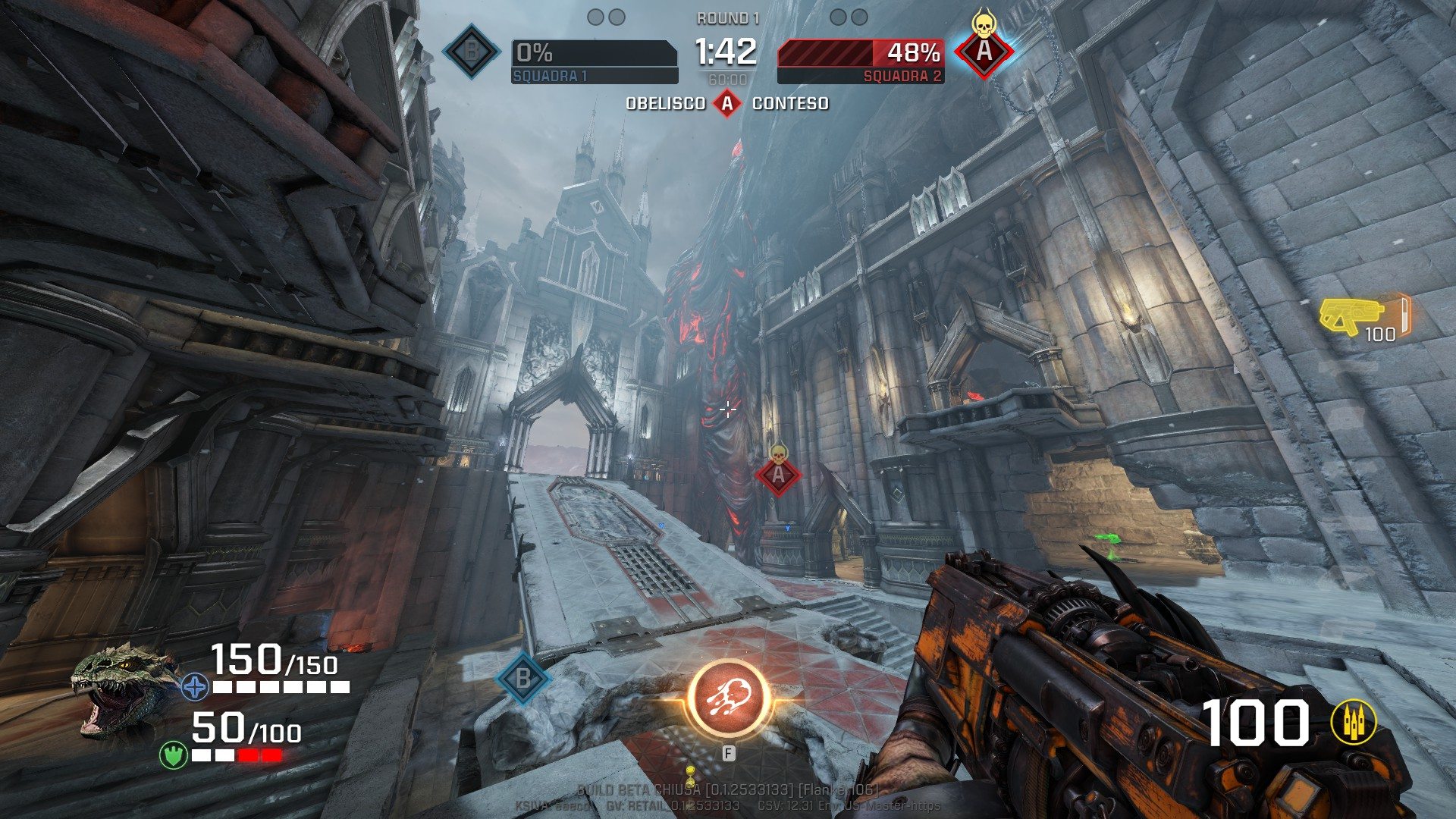
Task: Click the green armor shield icon
Action: (174, 755)
